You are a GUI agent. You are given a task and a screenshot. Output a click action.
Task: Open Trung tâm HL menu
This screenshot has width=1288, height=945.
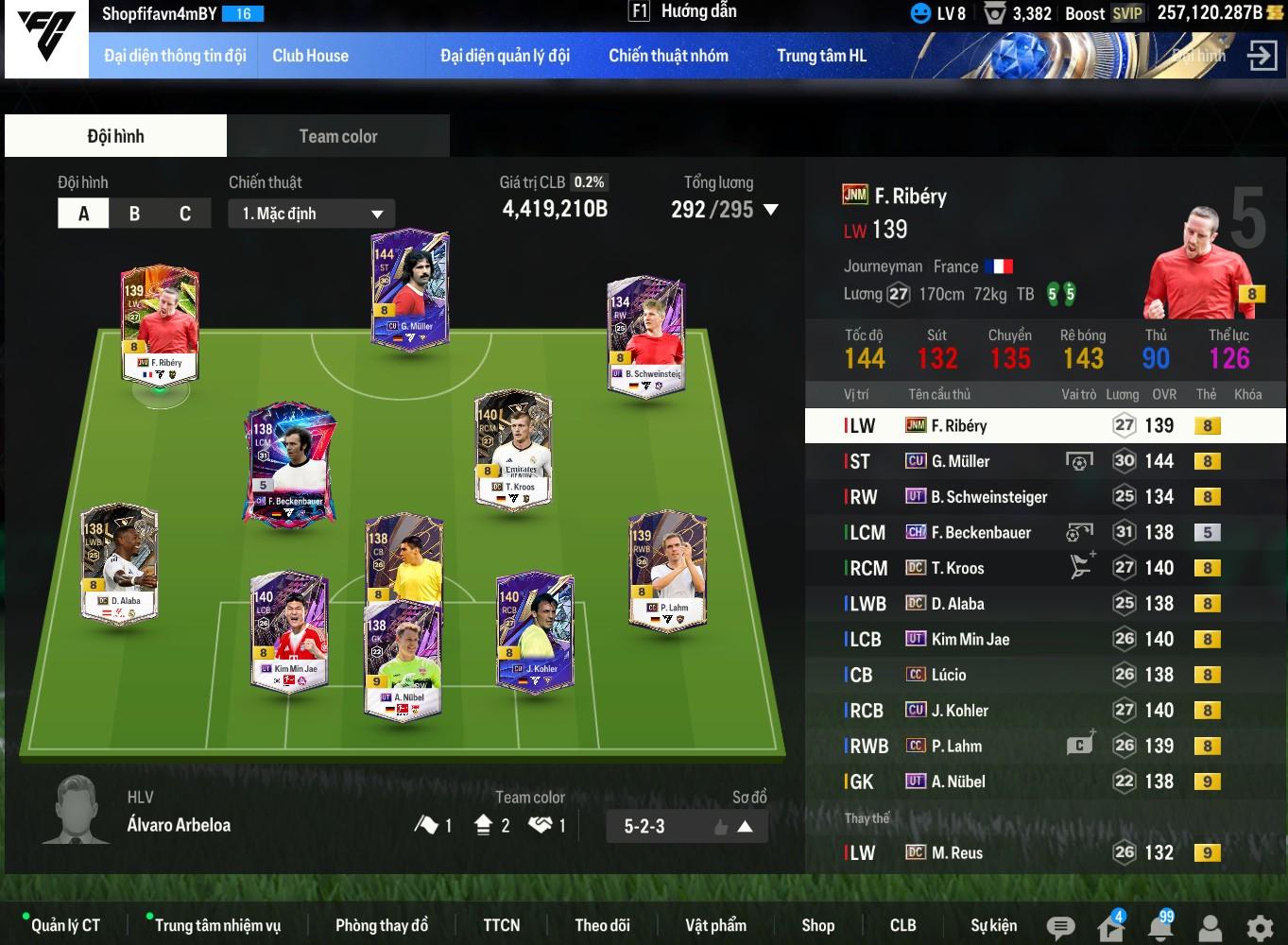(x=821, y=56)
